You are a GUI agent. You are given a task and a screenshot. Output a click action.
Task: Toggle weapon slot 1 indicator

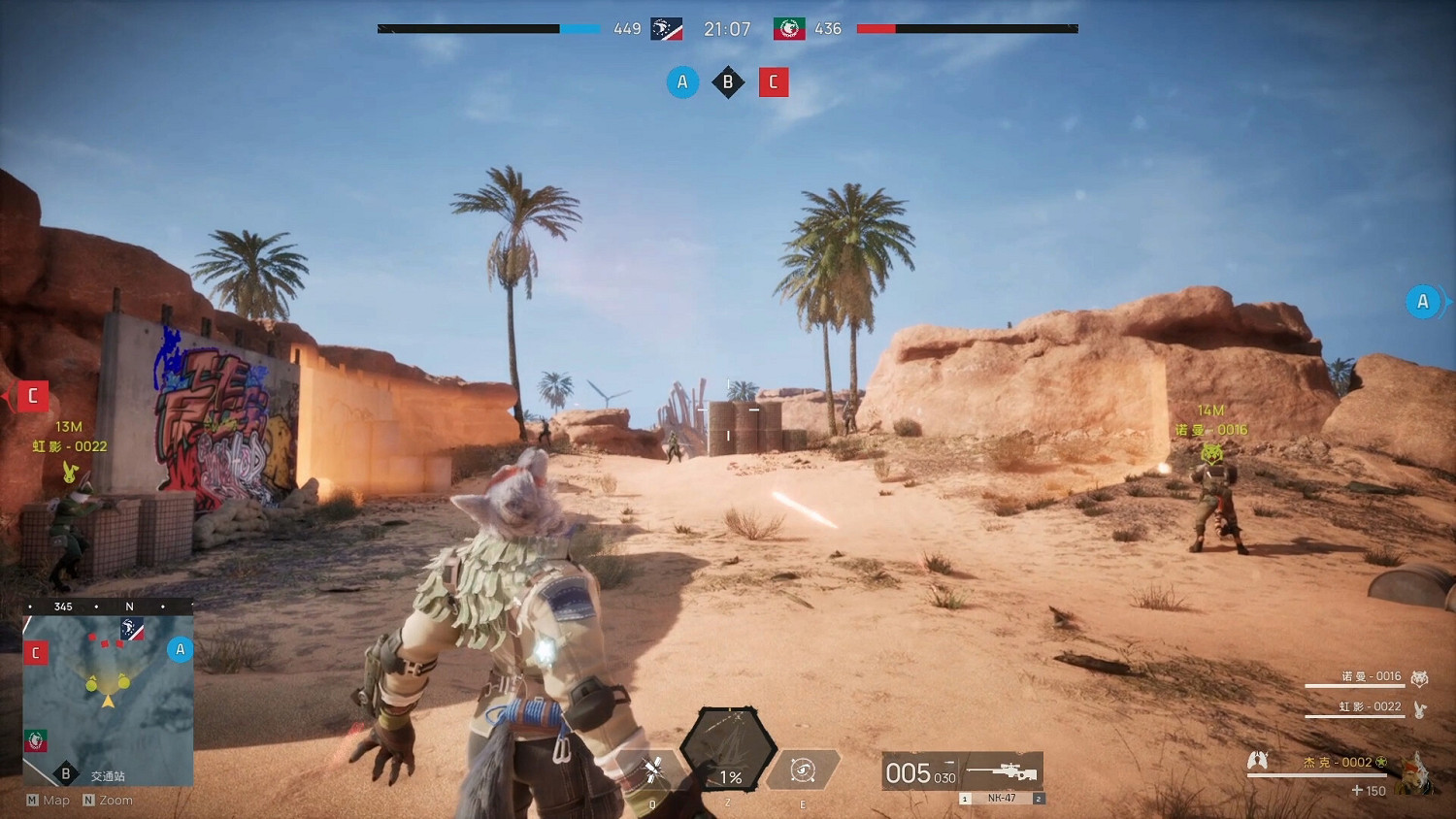[965, 798]
